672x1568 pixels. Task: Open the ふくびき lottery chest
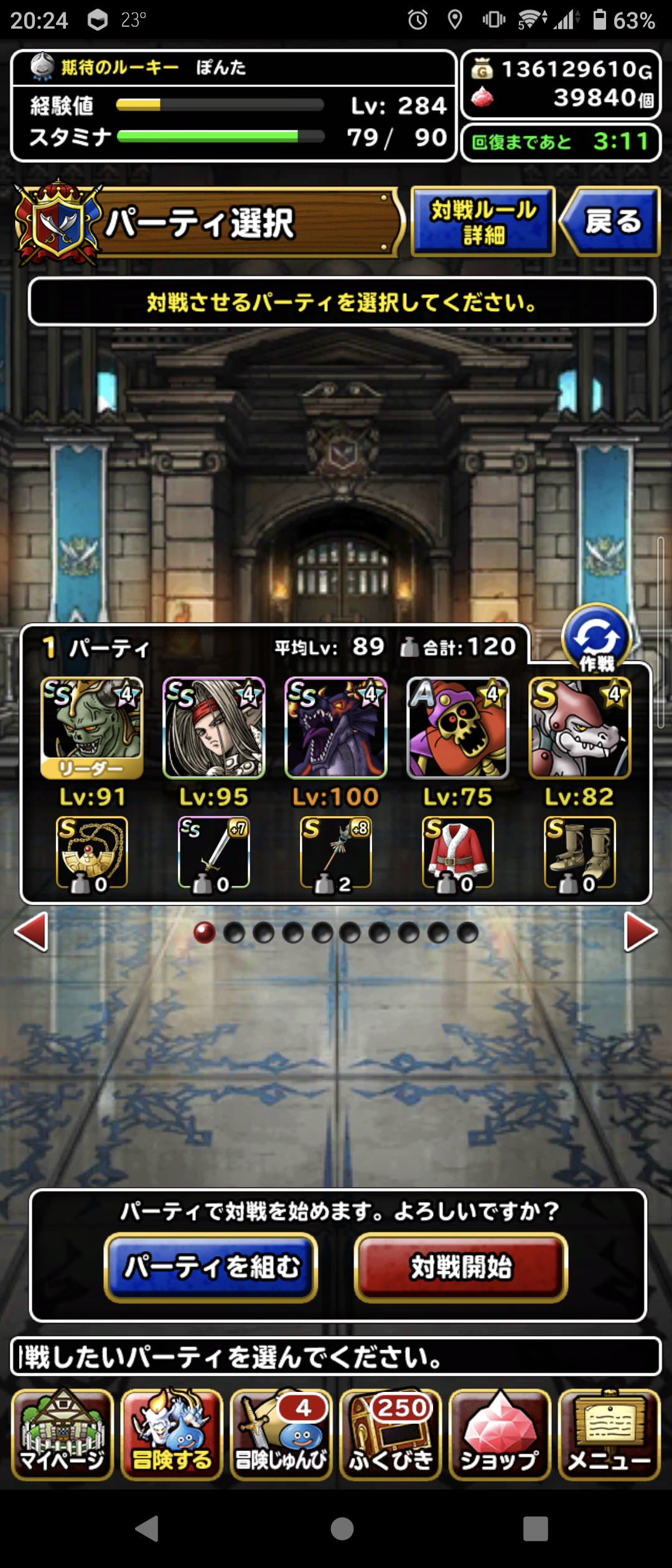pyautogui.click(x=391, y=1434)
